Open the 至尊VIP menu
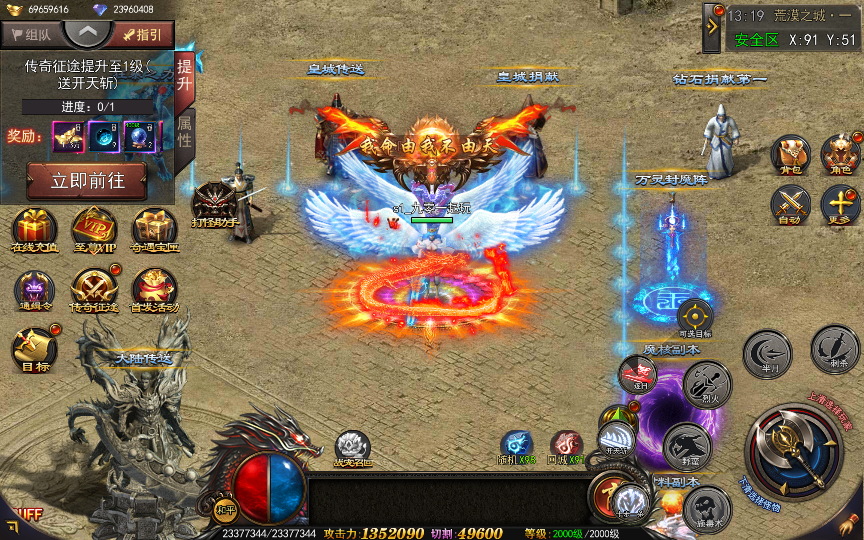Screen dimensions: 864x540 [x=93, y=229]
